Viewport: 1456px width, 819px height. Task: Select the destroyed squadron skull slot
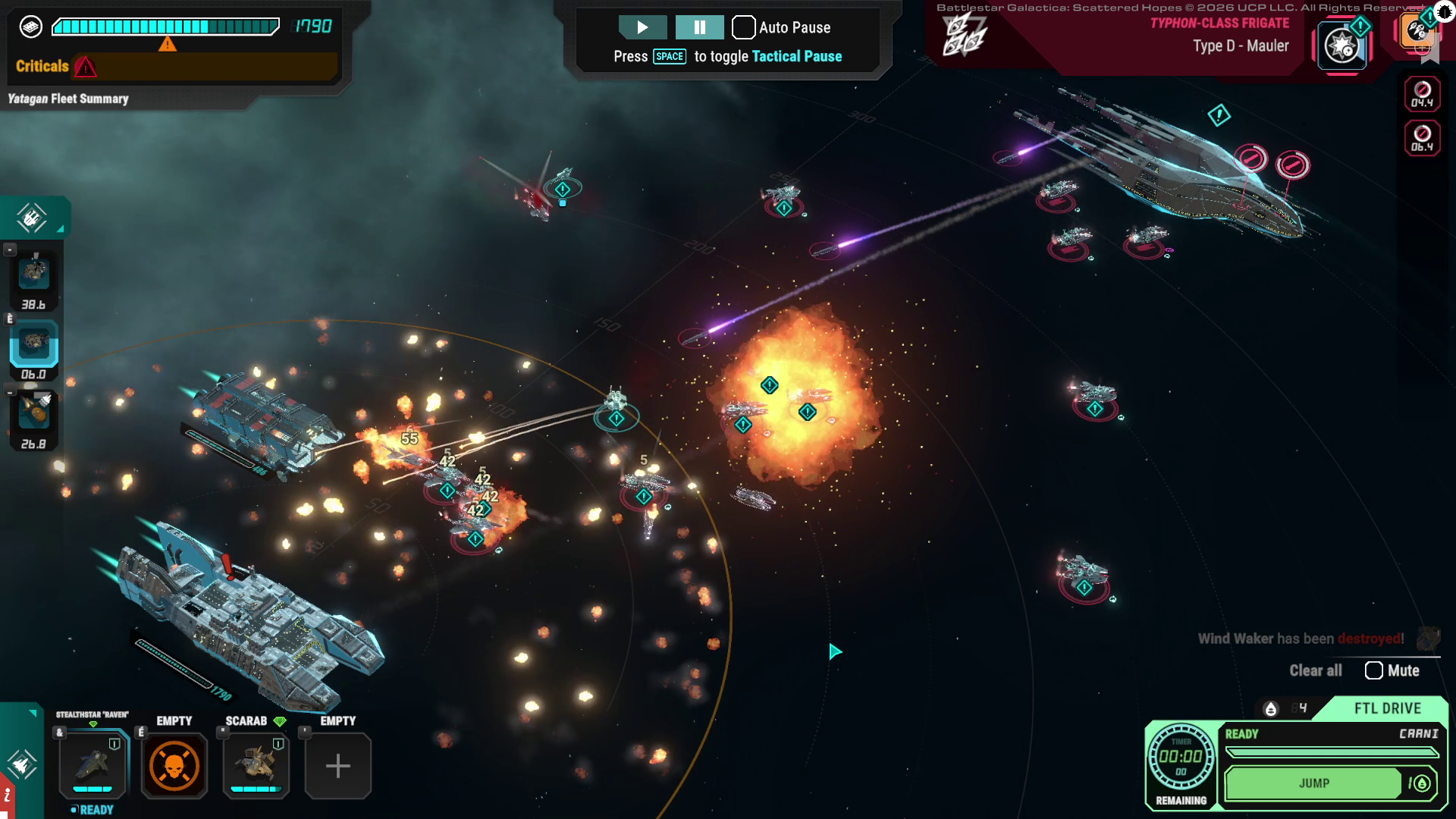click(x=174, y=766)
